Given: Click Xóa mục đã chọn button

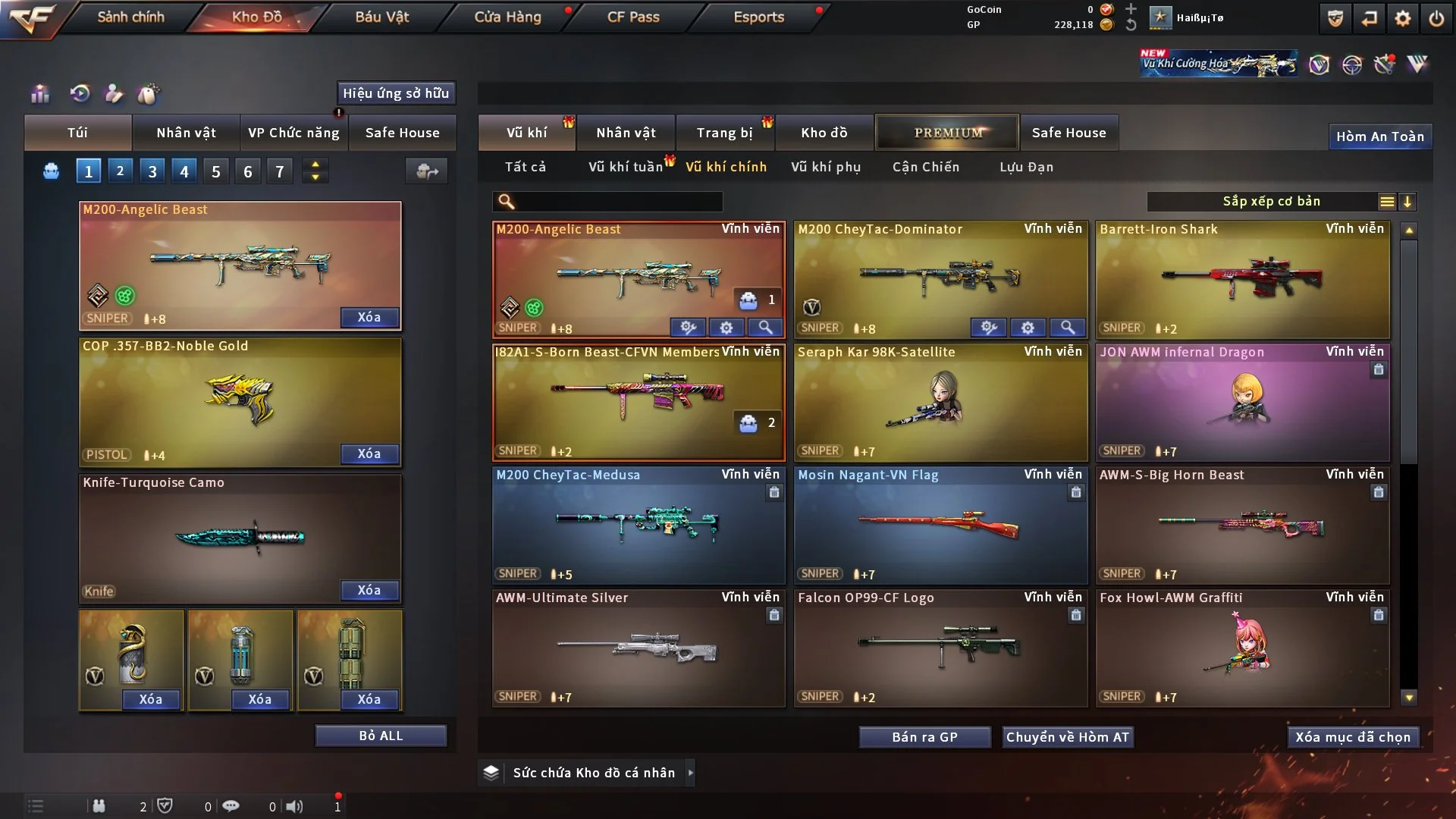Looking at the screenshot, I should coord(1353,737).
